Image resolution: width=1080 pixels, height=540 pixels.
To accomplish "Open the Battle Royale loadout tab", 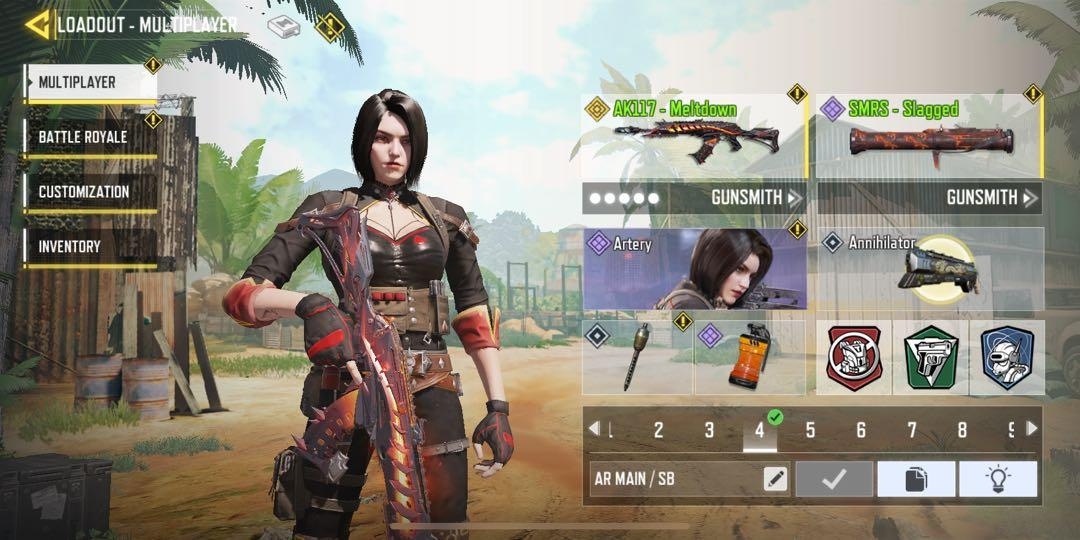I will coord(90,137).
